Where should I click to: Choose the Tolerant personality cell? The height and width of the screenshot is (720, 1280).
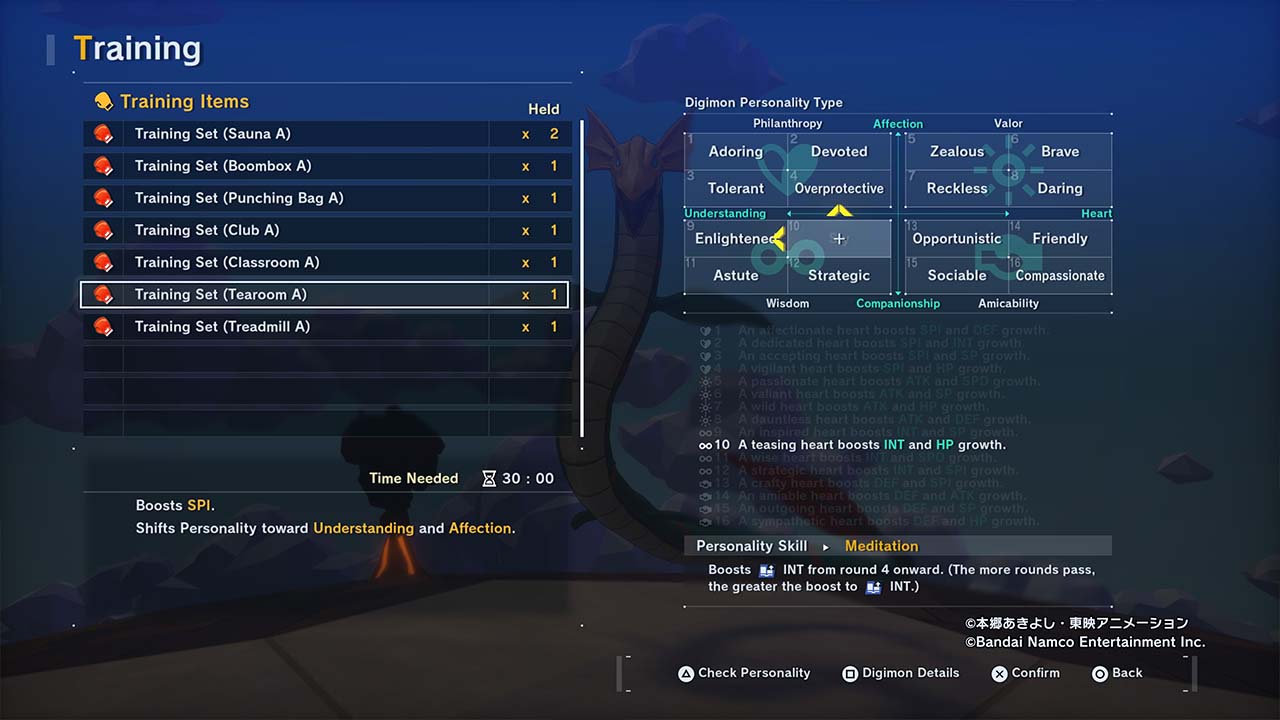(x=736, y=189)
